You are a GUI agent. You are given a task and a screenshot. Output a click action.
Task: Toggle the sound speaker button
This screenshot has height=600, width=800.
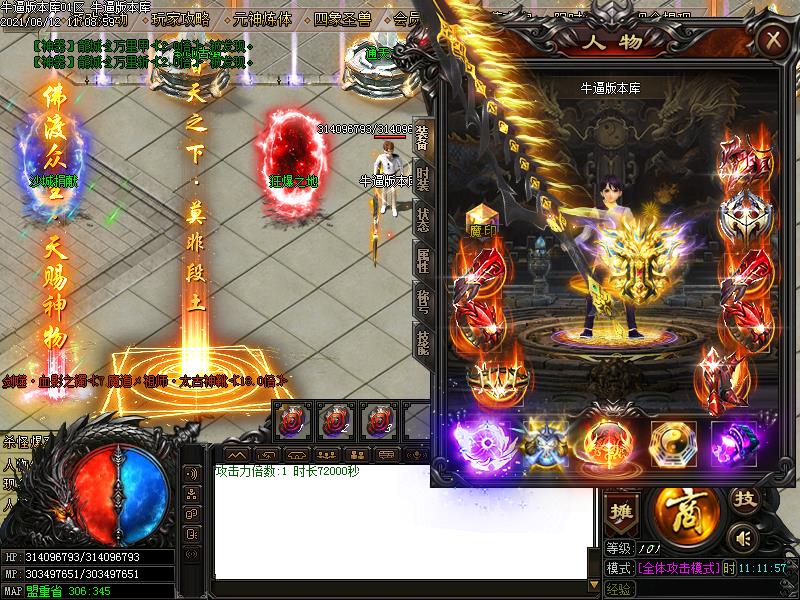click(741, 539)
